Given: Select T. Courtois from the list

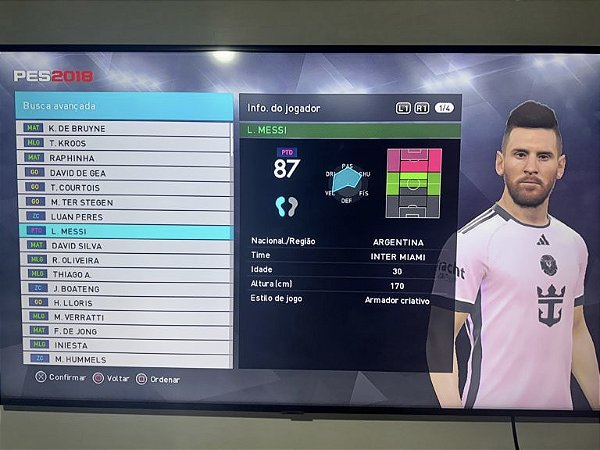Looking at the screenshot, I should point(125,187).
